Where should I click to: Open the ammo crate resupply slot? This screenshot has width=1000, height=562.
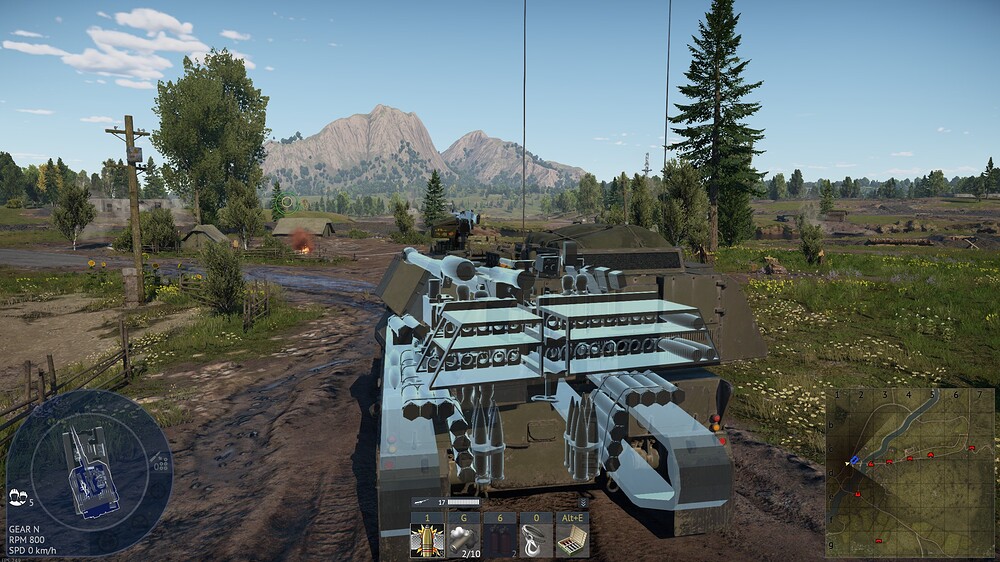[572, 539]
